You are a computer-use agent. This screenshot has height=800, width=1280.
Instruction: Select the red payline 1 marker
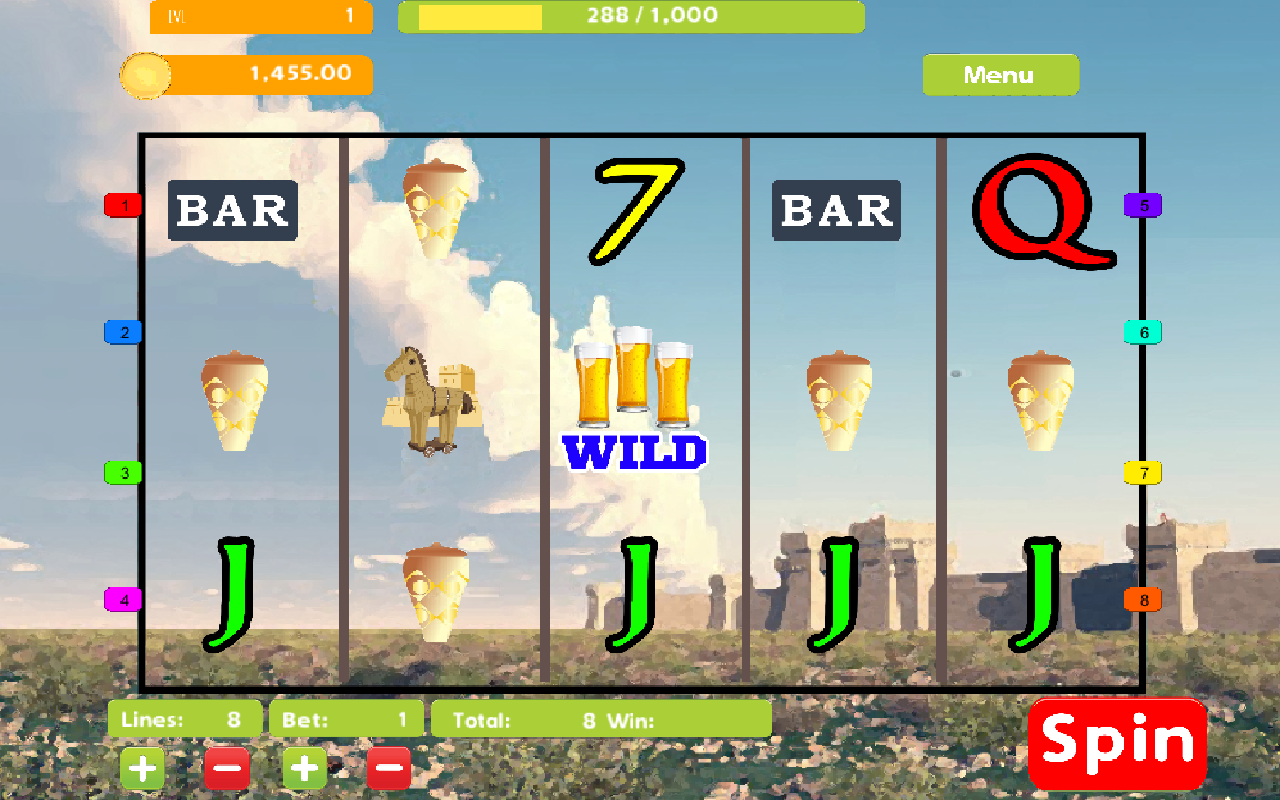pos(124,206)
